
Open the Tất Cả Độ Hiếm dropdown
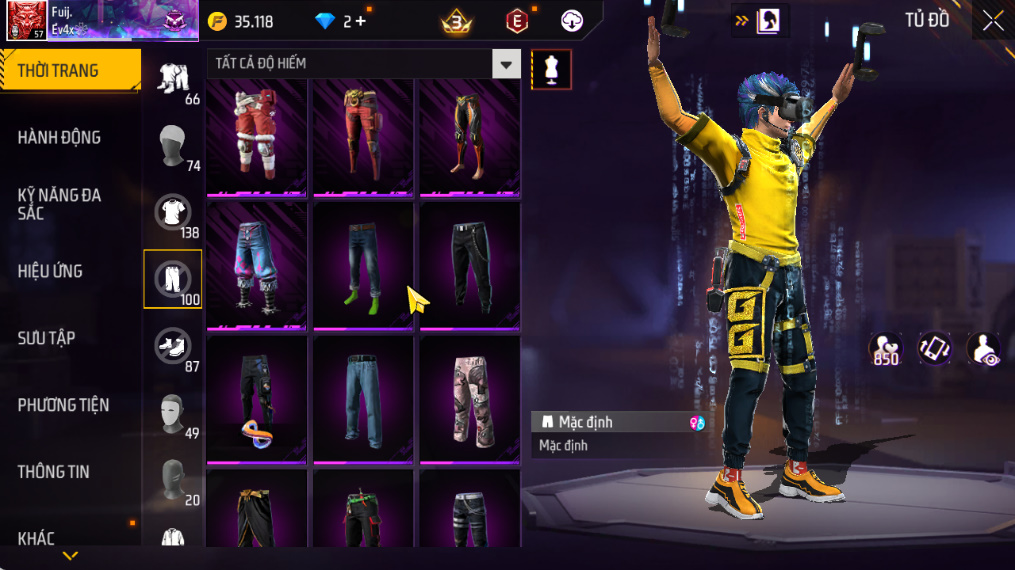click(506, 64)
